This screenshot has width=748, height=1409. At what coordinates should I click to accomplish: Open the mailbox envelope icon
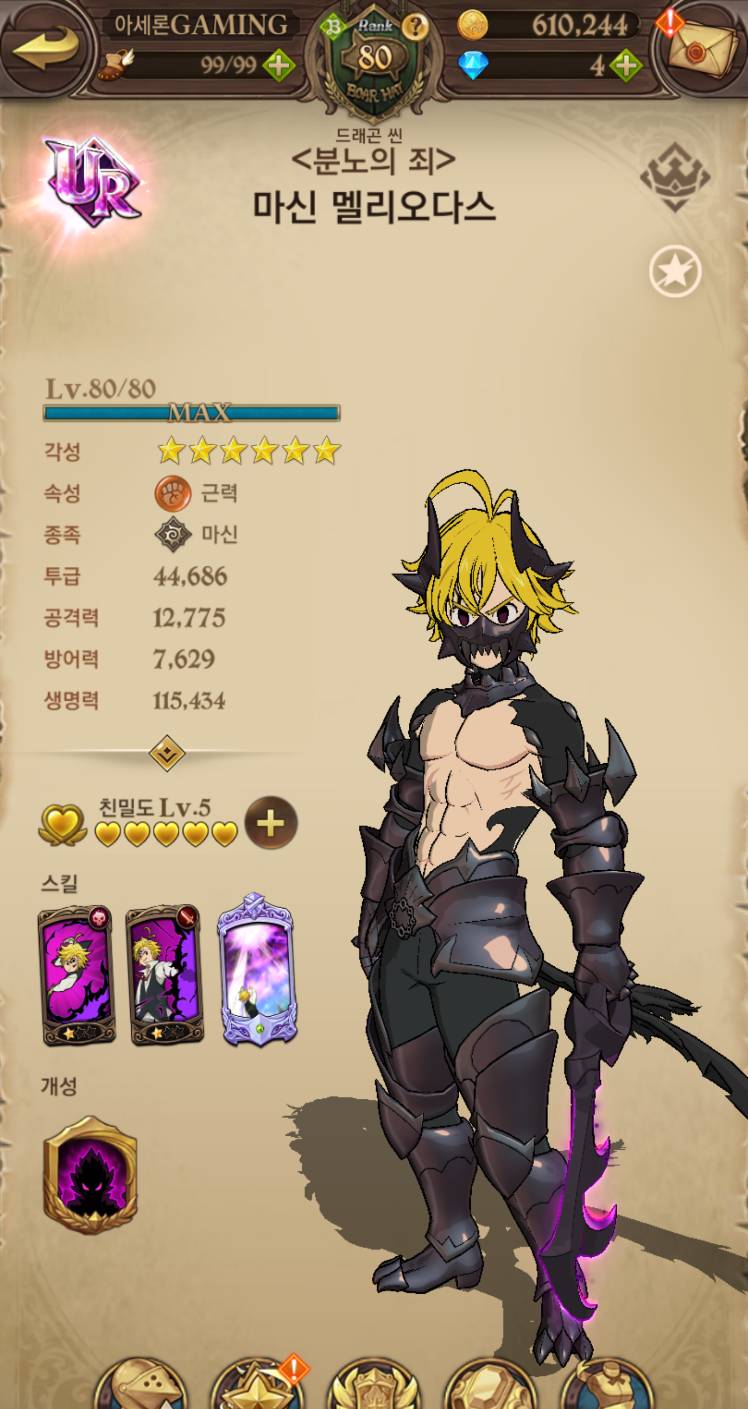point(700,47)
